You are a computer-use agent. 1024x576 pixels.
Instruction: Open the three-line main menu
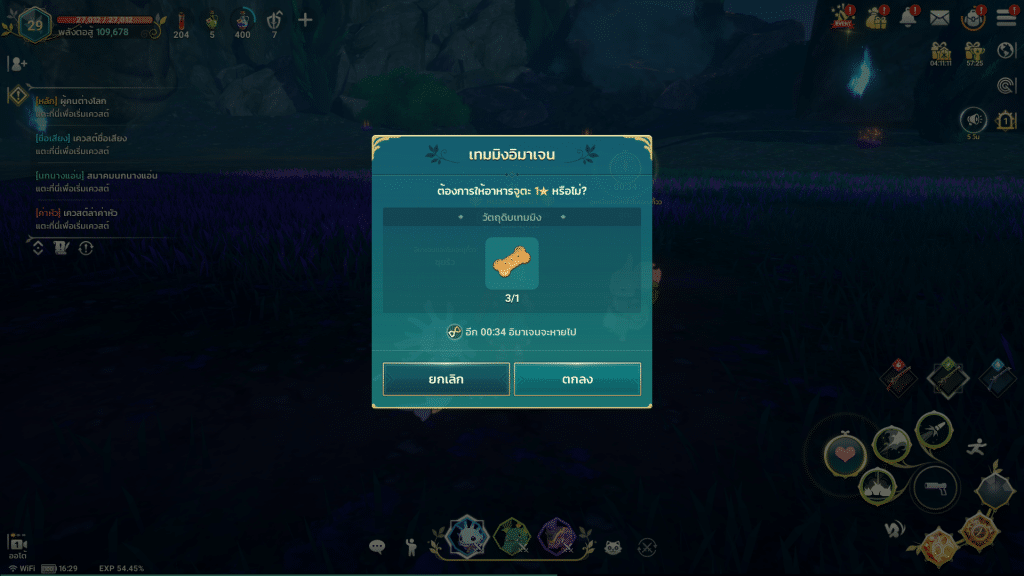pos(1005,19)
